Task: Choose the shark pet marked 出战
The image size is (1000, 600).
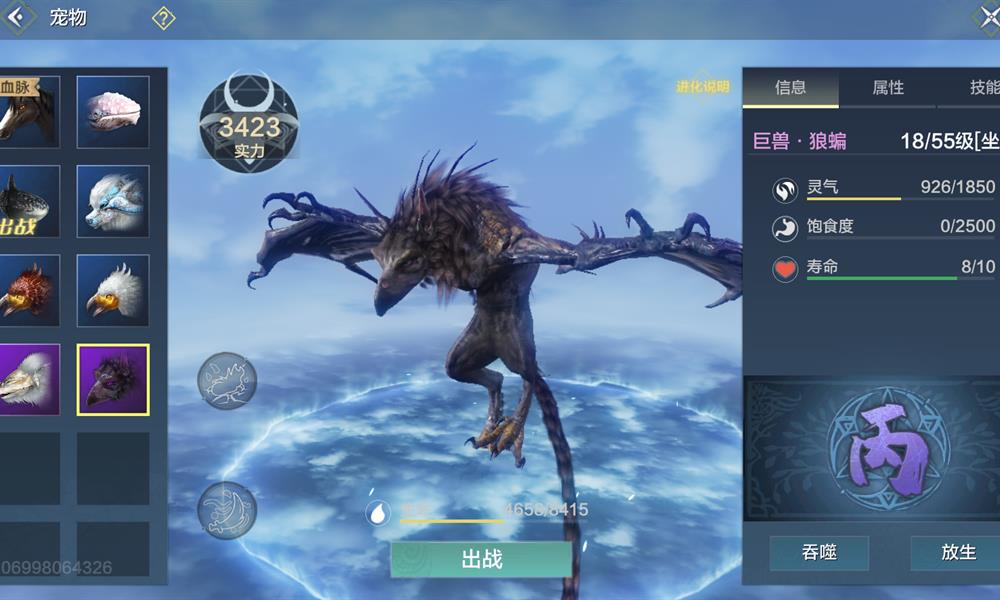Action: [x=28, y=201]
